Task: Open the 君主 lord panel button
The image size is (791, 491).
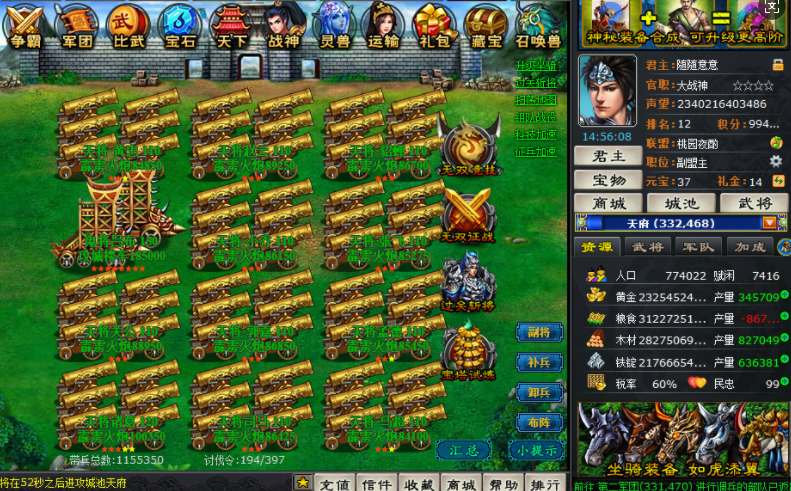Action: [x=609, y=157]
